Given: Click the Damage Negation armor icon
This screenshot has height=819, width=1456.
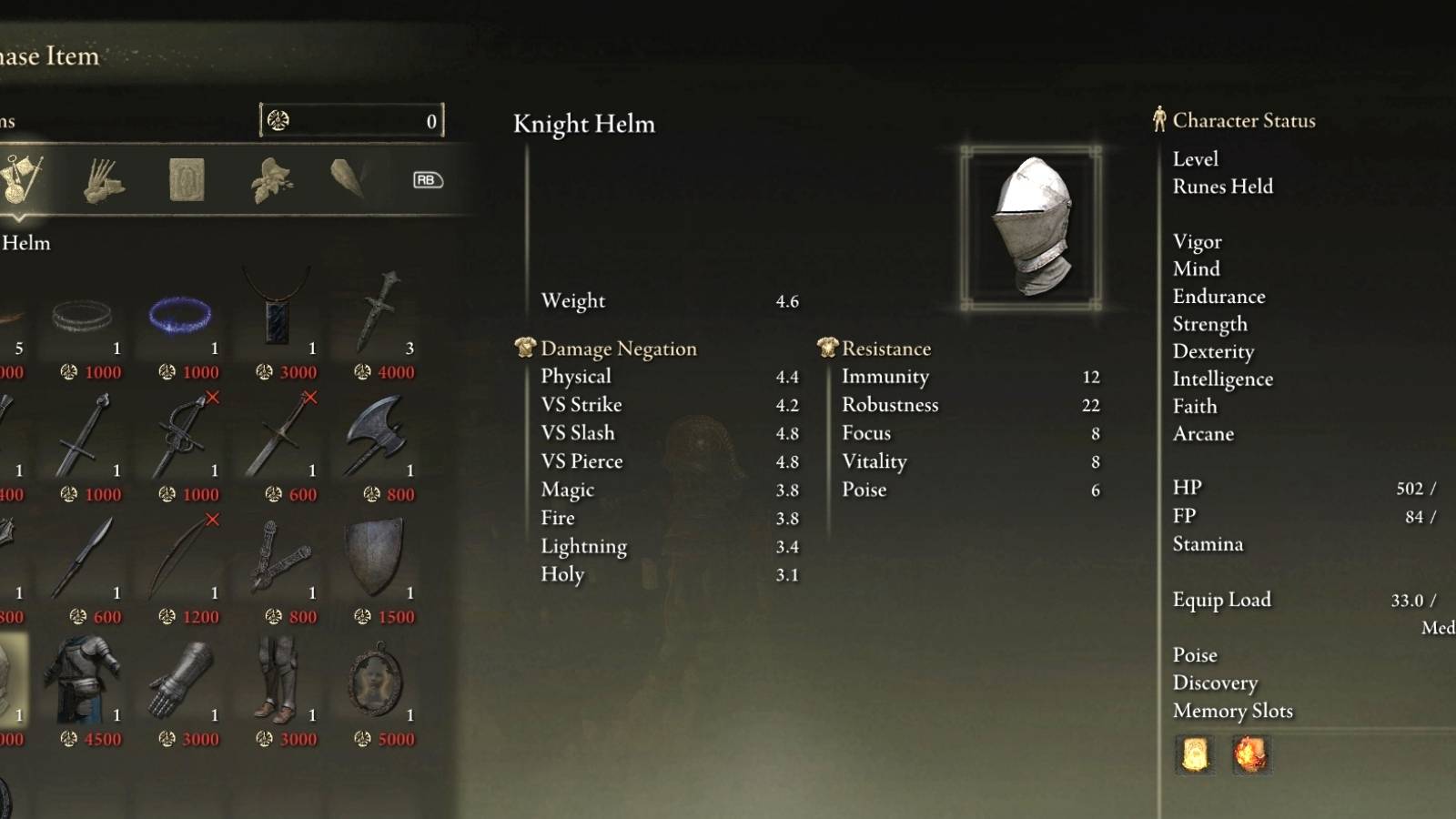Looking at the screenshot, I should pyautogui.click(x=523, y=347).
